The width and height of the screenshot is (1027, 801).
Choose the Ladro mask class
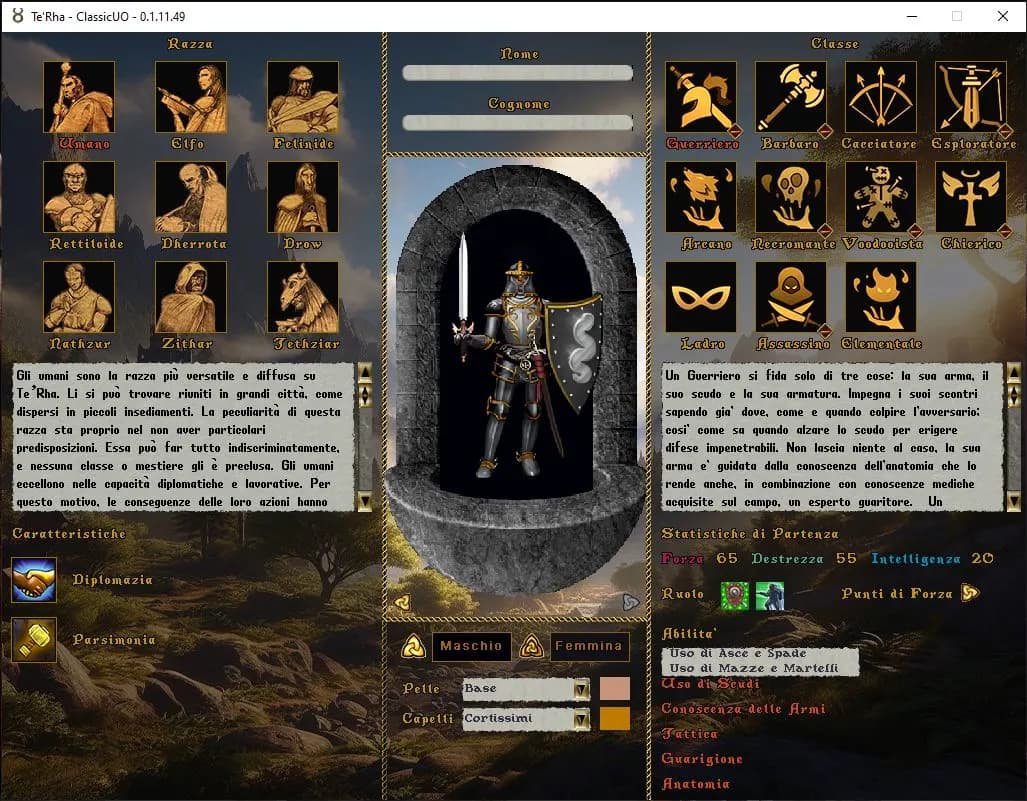(700, 297)
